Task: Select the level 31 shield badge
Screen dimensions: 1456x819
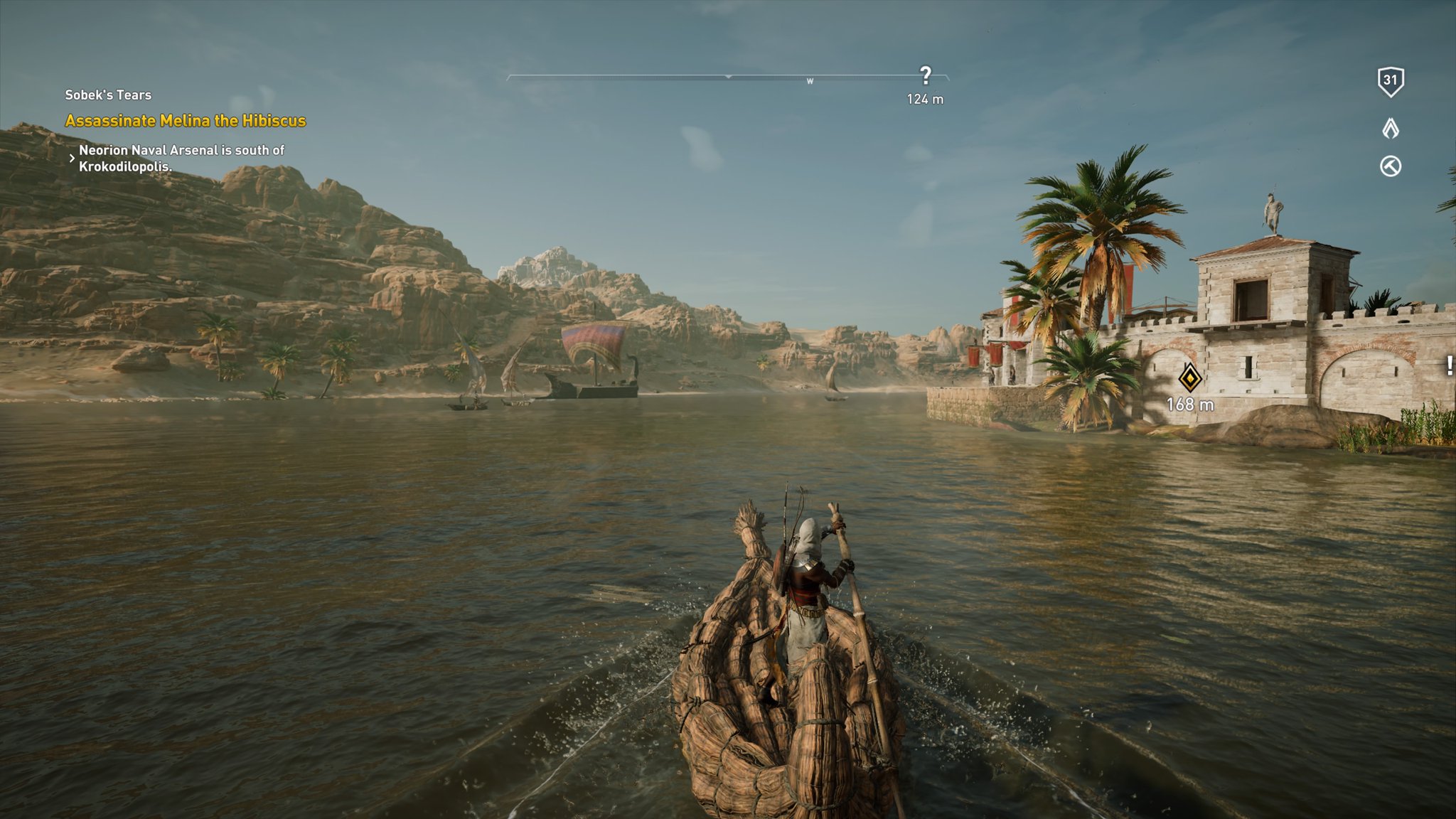Action: coord(1391,82)
